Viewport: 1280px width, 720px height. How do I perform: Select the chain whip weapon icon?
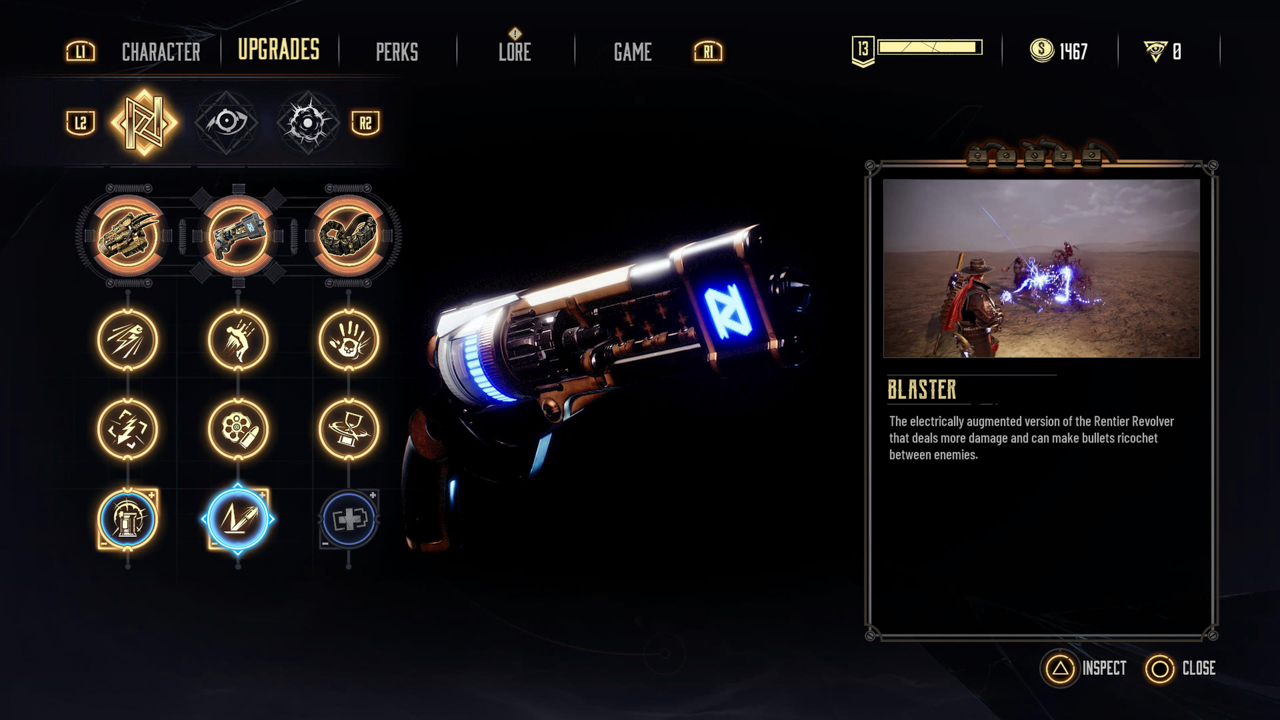348,236
